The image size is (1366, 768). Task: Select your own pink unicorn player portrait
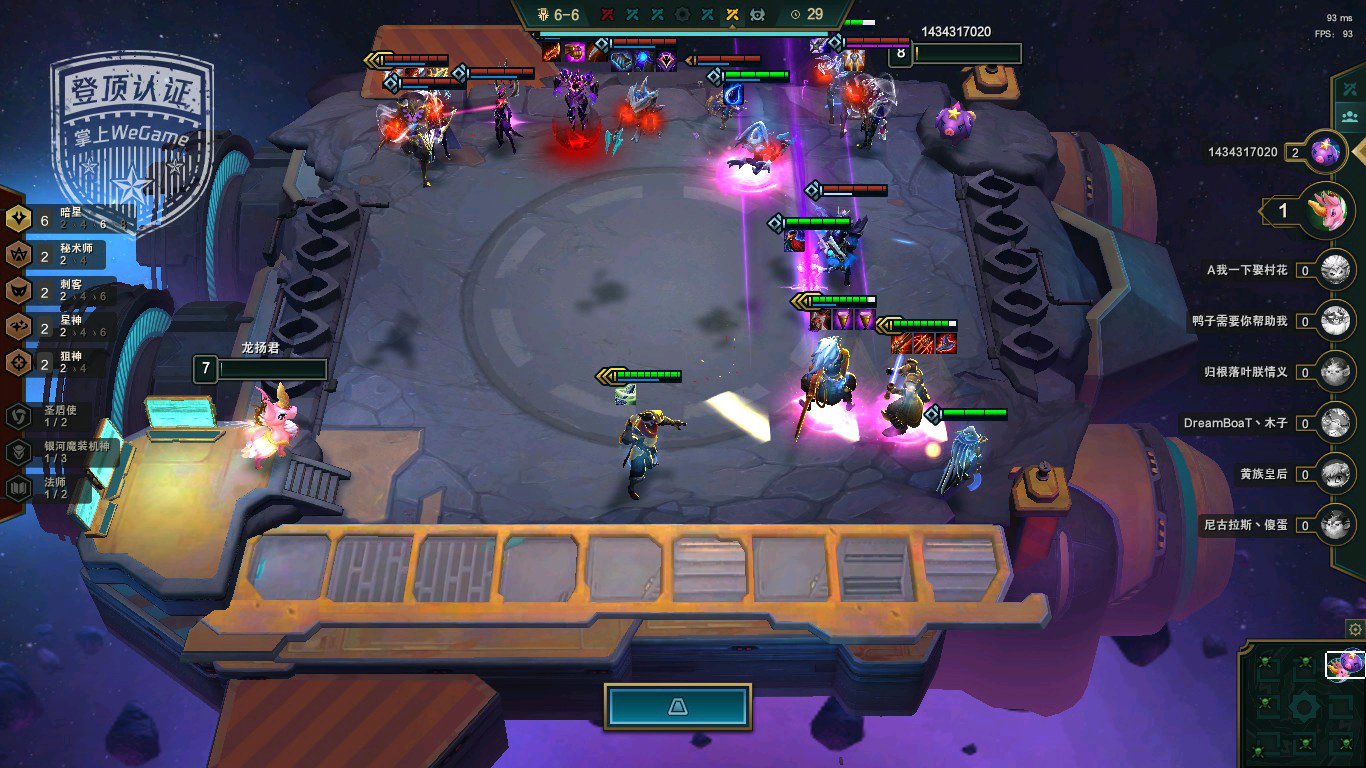[x=1326, y=210]
